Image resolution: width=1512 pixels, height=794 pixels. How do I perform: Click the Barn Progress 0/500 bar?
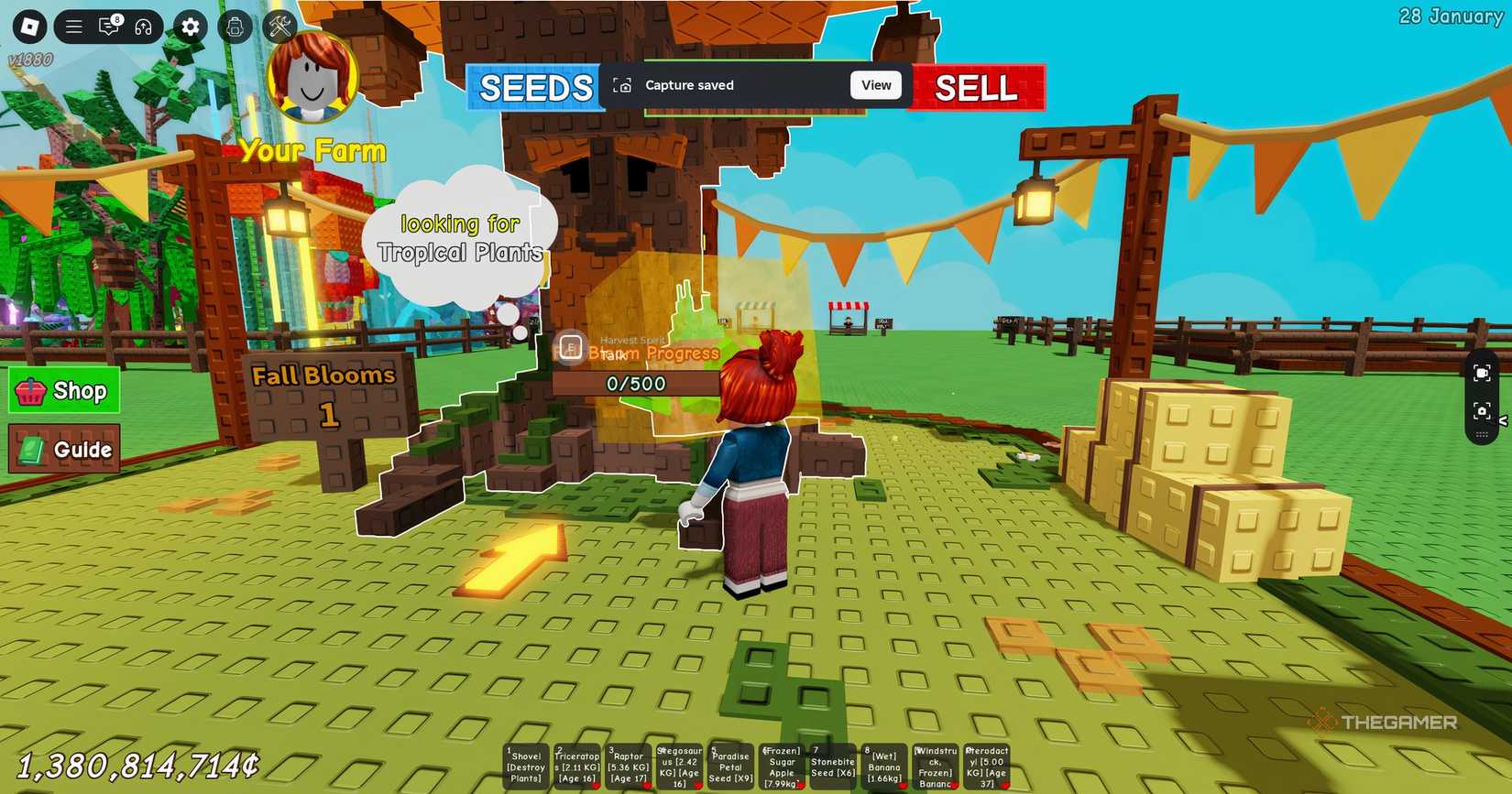(638, 384)
